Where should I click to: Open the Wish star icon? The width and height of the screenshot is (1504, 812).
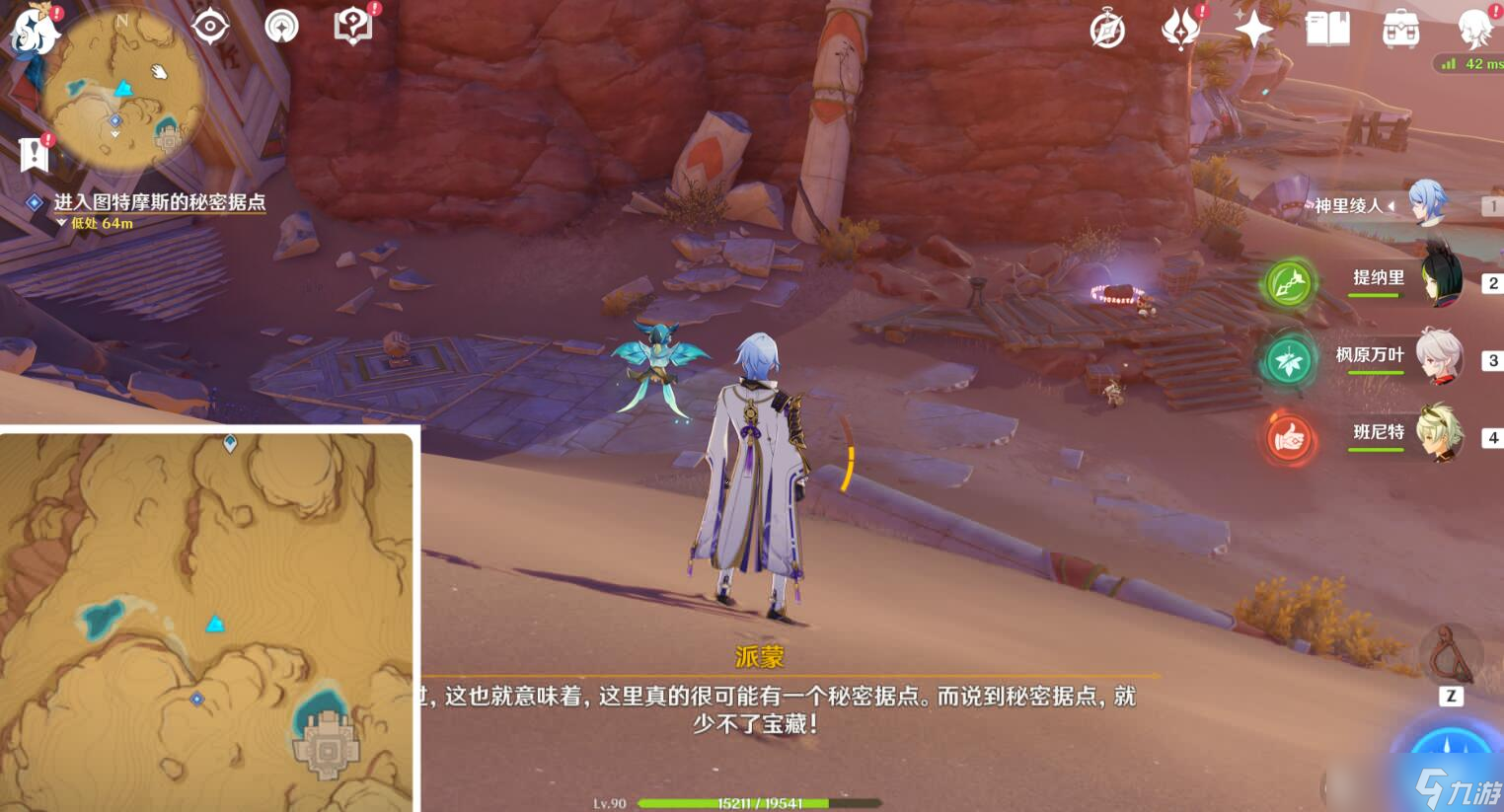coord(1253,28)
